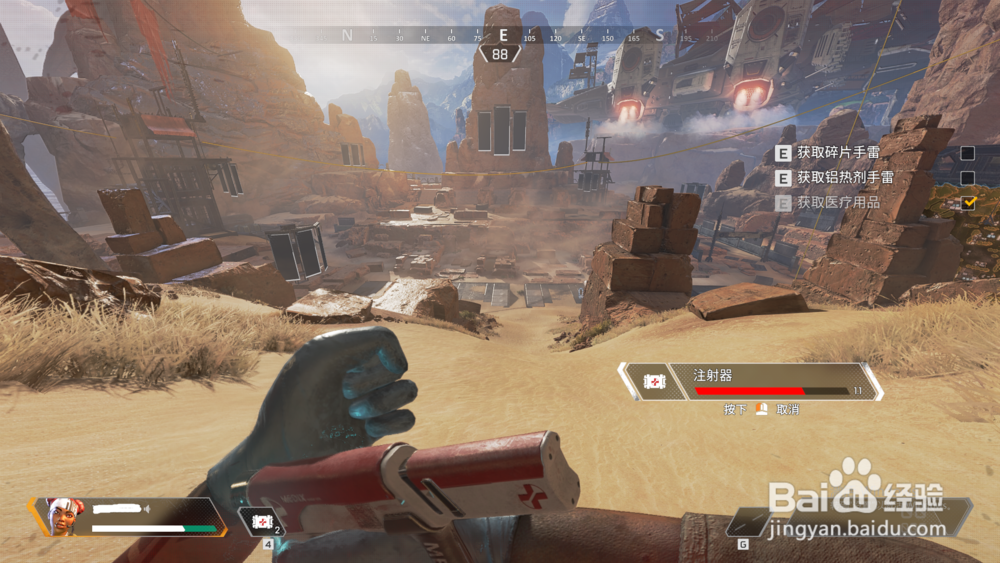
Task: Select the checked 获取医疗用品 objective
Action: (x=838, y=202)
